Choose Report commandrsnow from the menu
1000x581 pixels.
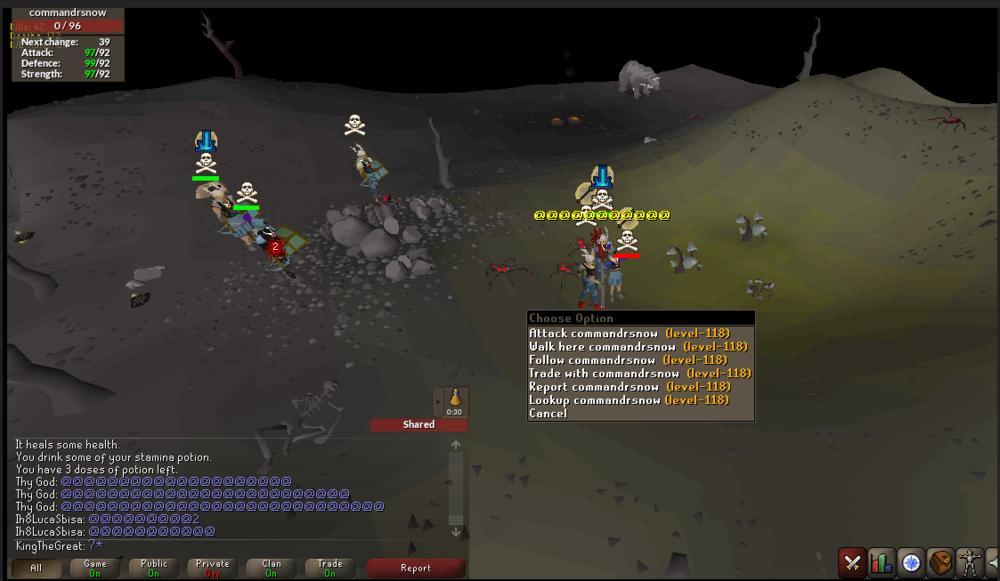tap(629, 387)
